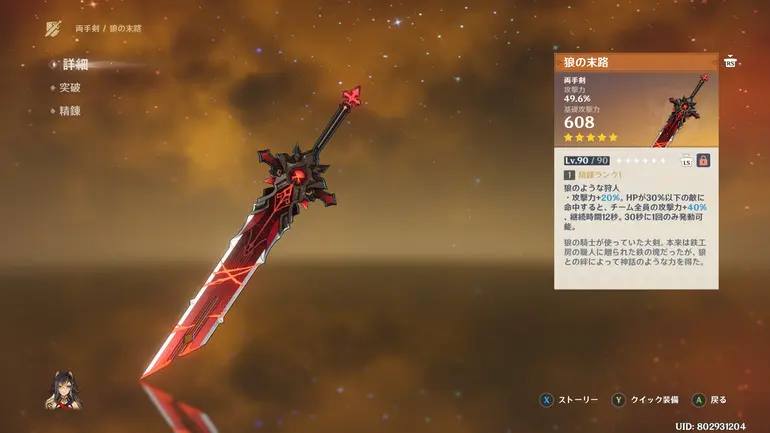
Task: Select the 詳細 details tab
Action: click(x=75, y=64)
